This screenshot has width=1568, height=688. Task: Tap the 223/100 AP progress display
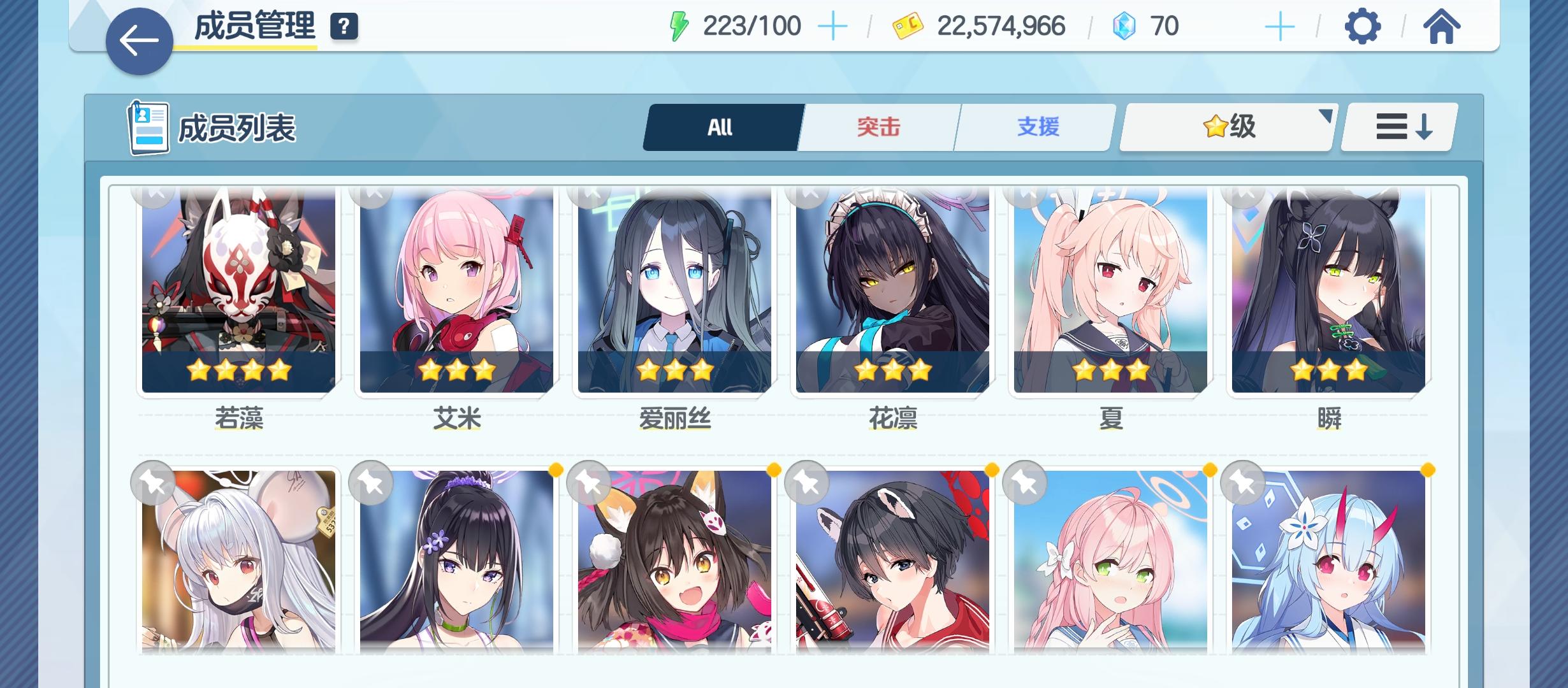[x=752, y=25]
